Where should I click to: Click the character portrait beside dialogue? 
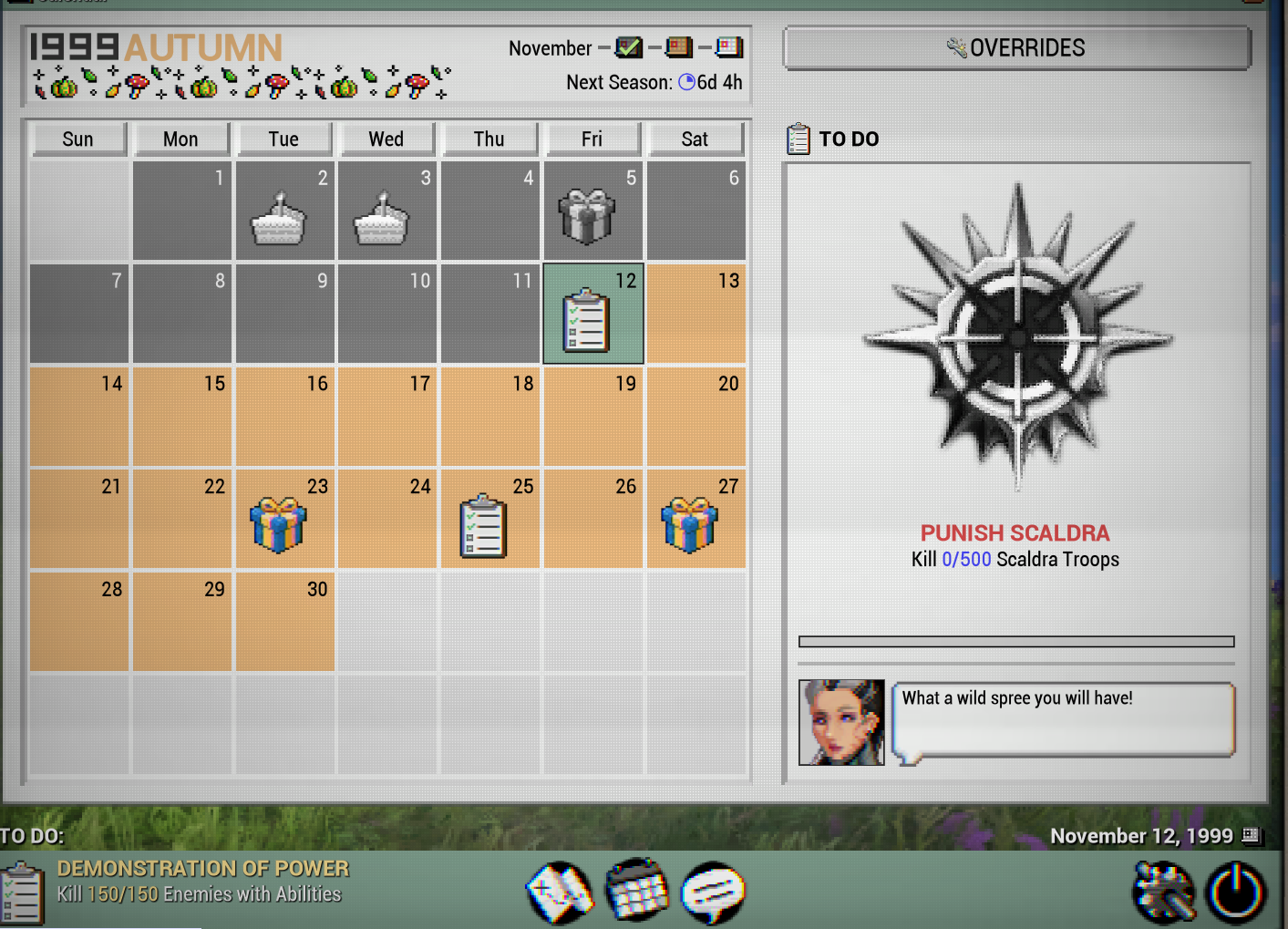click(841, 722)
